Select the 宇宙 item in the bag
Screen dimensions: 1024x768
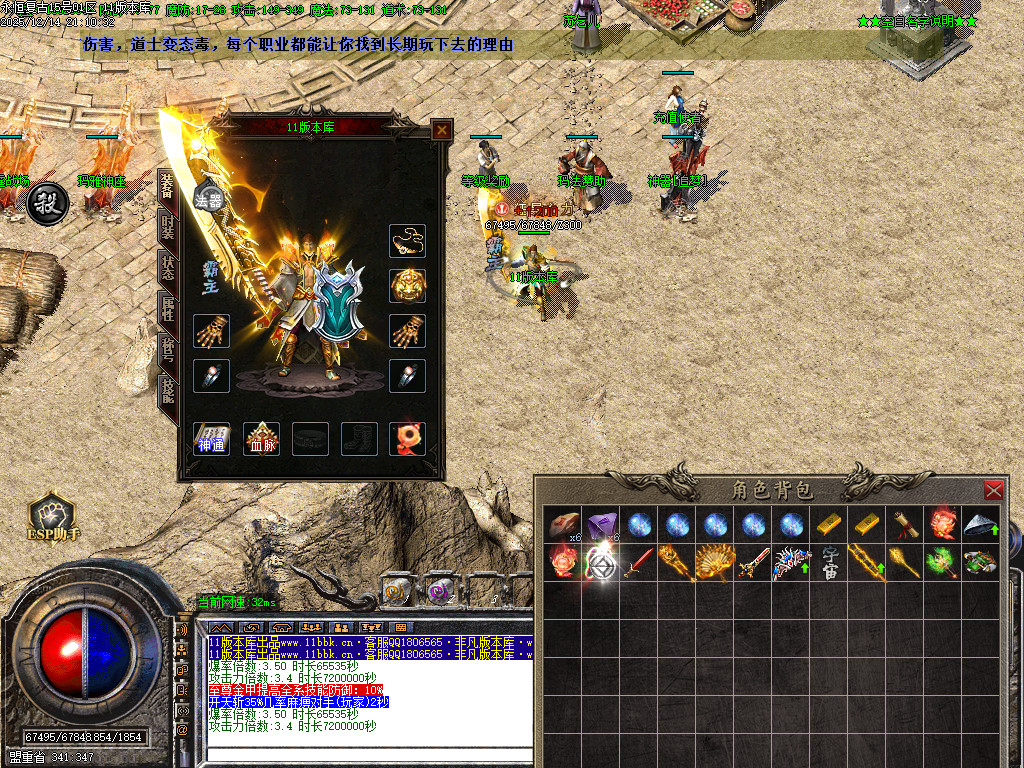(x=830, y=562)
